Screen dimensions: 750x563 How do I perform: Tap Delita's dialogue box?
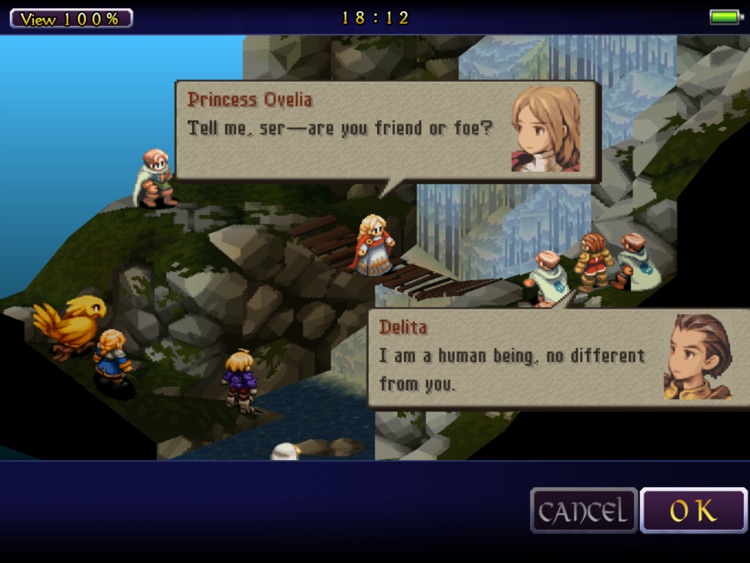point(558,358)
